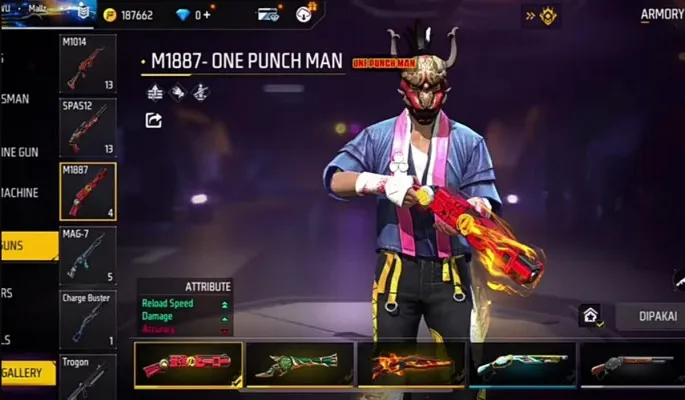Screen dimensions: 685x400
Task: Open the Attribute stats panel
Action: click(184, 303)
